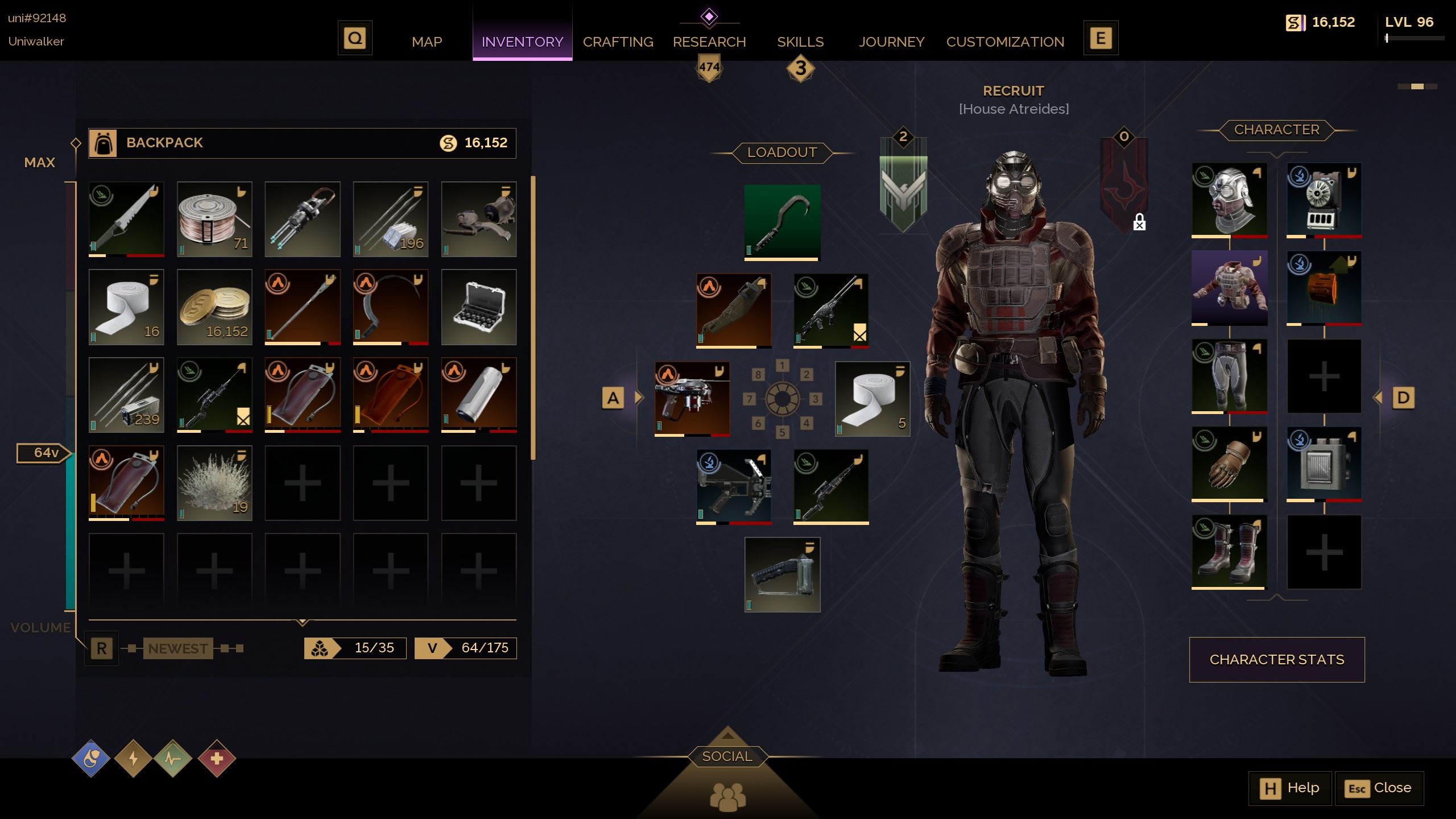Expand the Social panel at the bottom

tap(728, 756)
